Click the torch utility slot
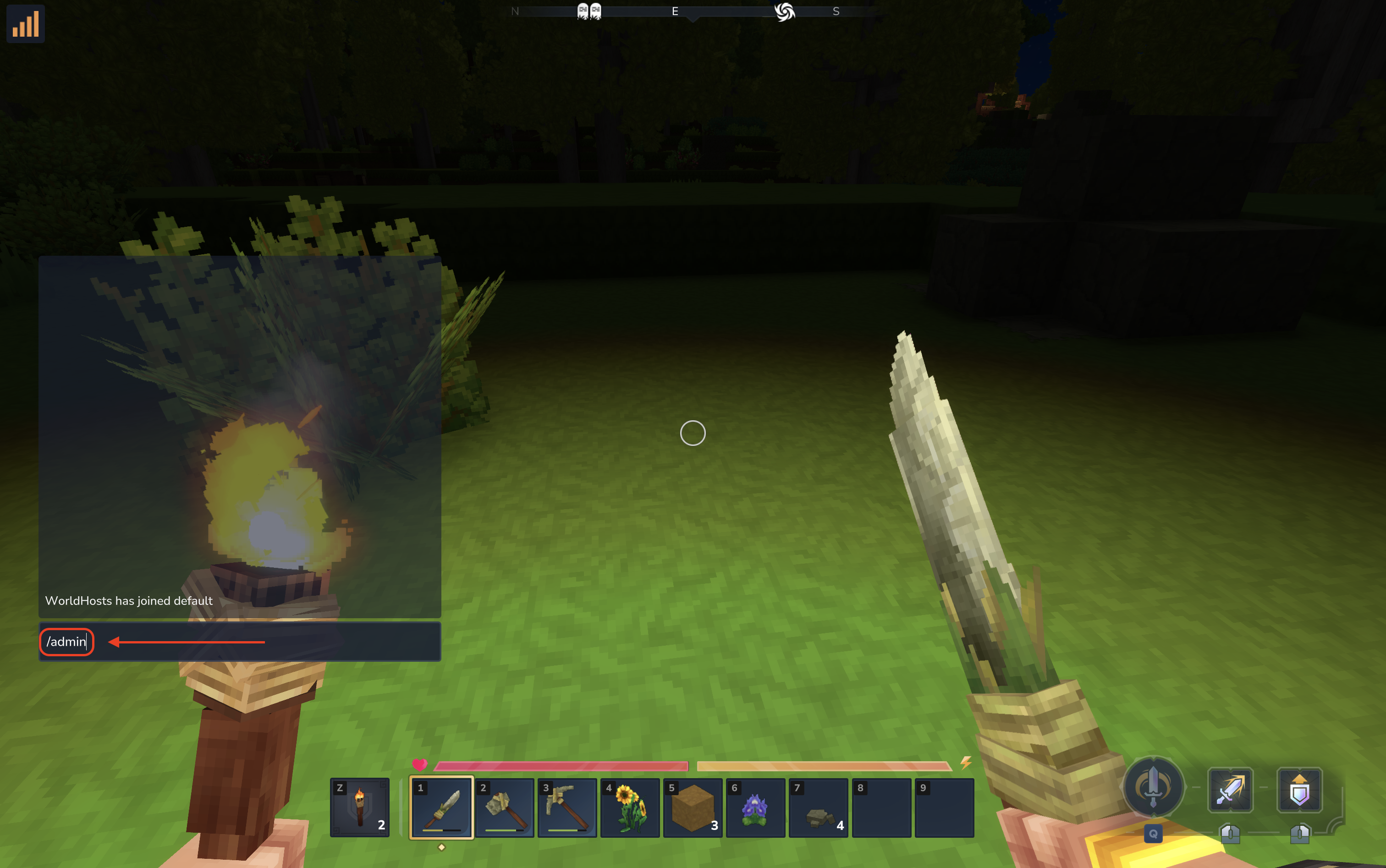This screenshot has height=868, width=1386. 360,807
